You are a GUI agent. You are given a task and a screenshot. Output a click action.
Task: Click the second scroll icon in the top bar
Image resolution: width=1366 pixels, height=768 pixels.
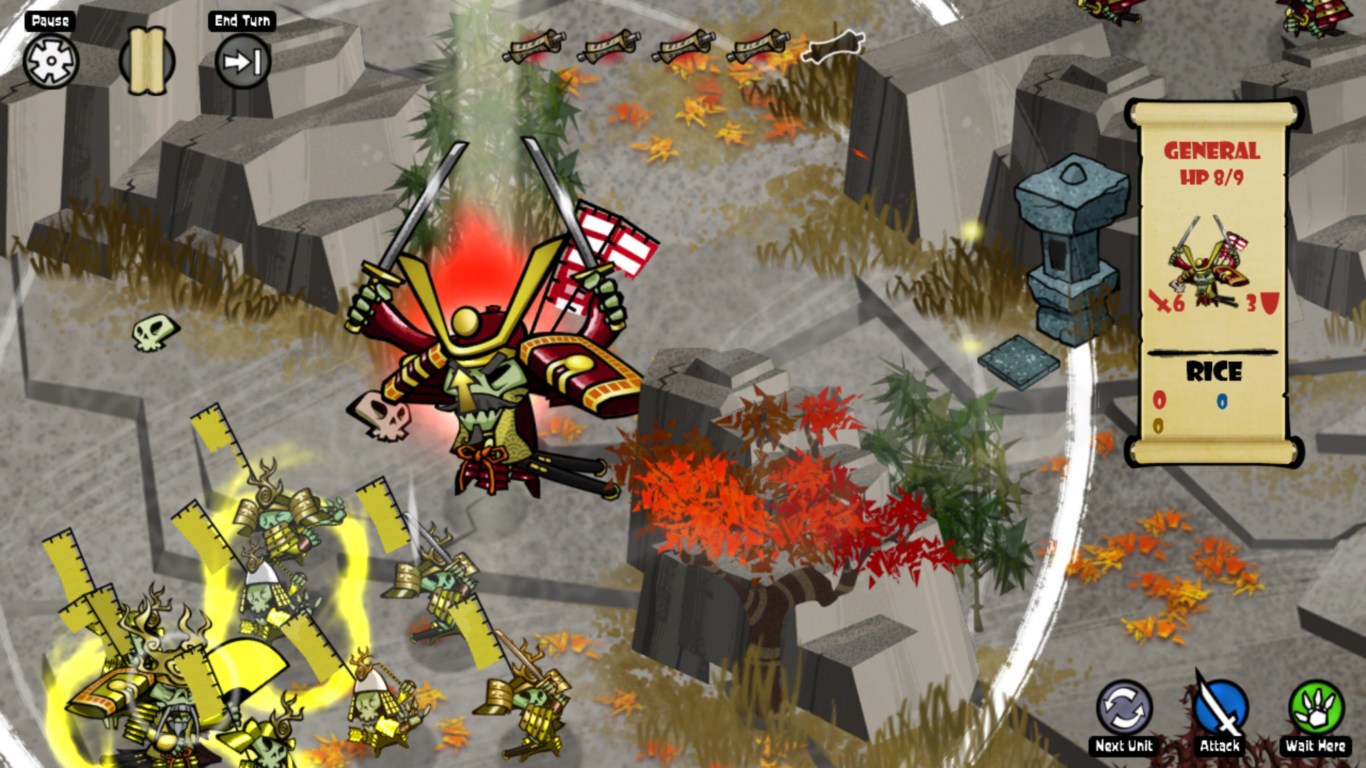click(608, 49)
